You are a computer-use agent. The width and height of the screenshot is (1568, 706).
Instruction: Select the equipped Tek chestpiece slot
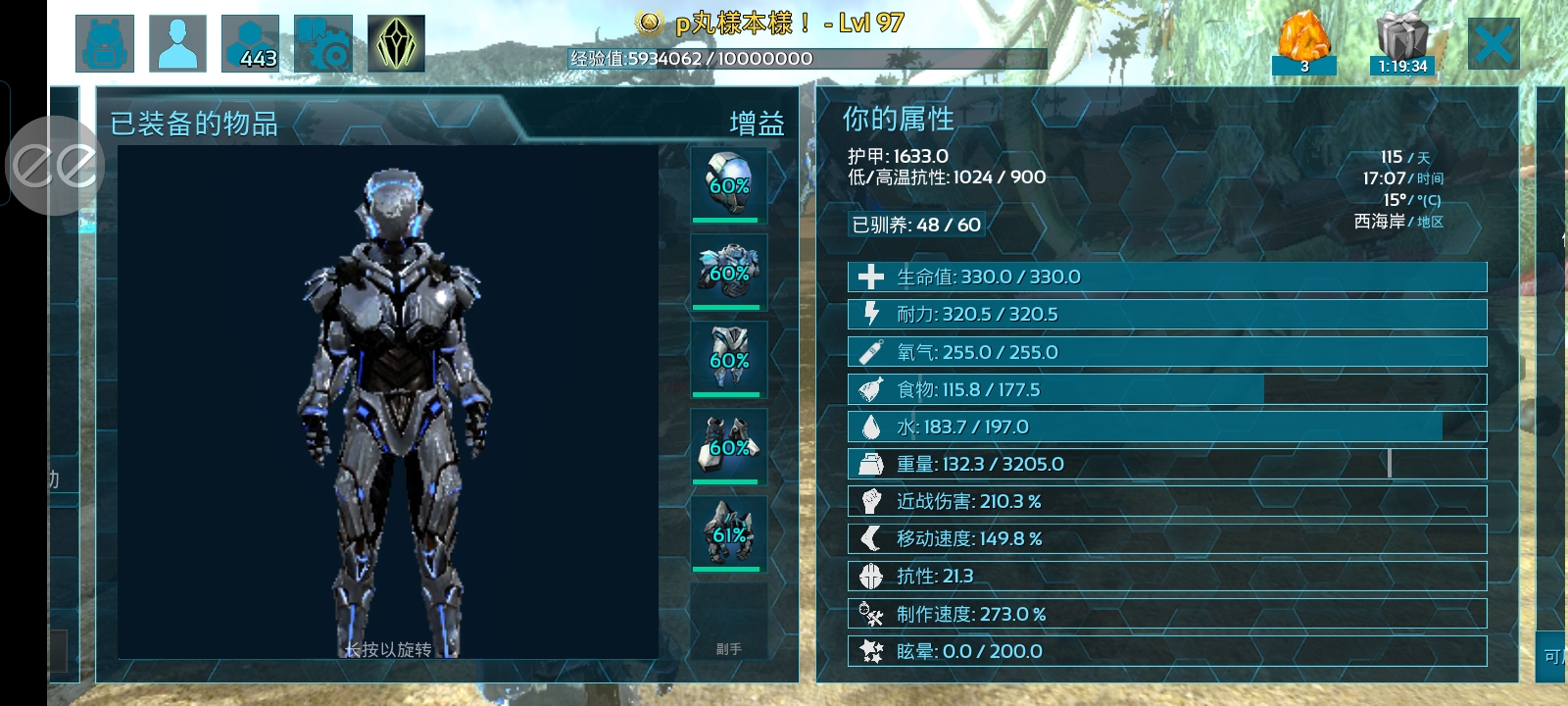coord(728,272)
